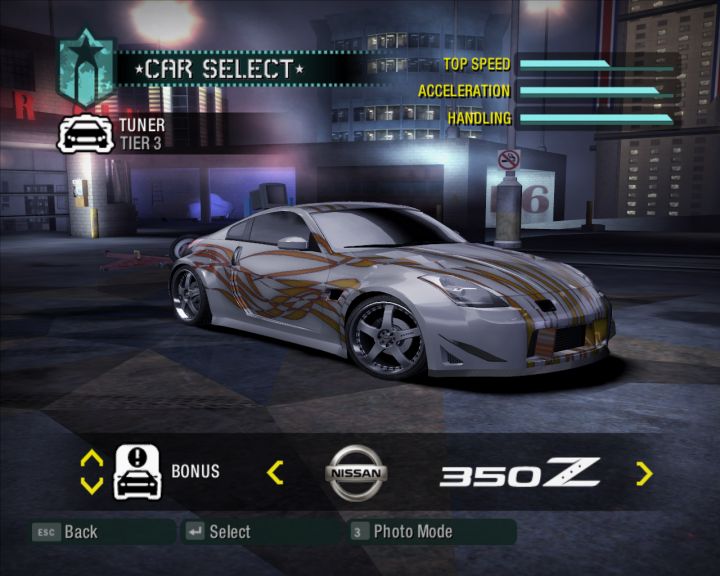This screenshot has width=720, height=576.
Task: Show the next car with right arrow
Action: pyautogui.click(x=644, y=473)
